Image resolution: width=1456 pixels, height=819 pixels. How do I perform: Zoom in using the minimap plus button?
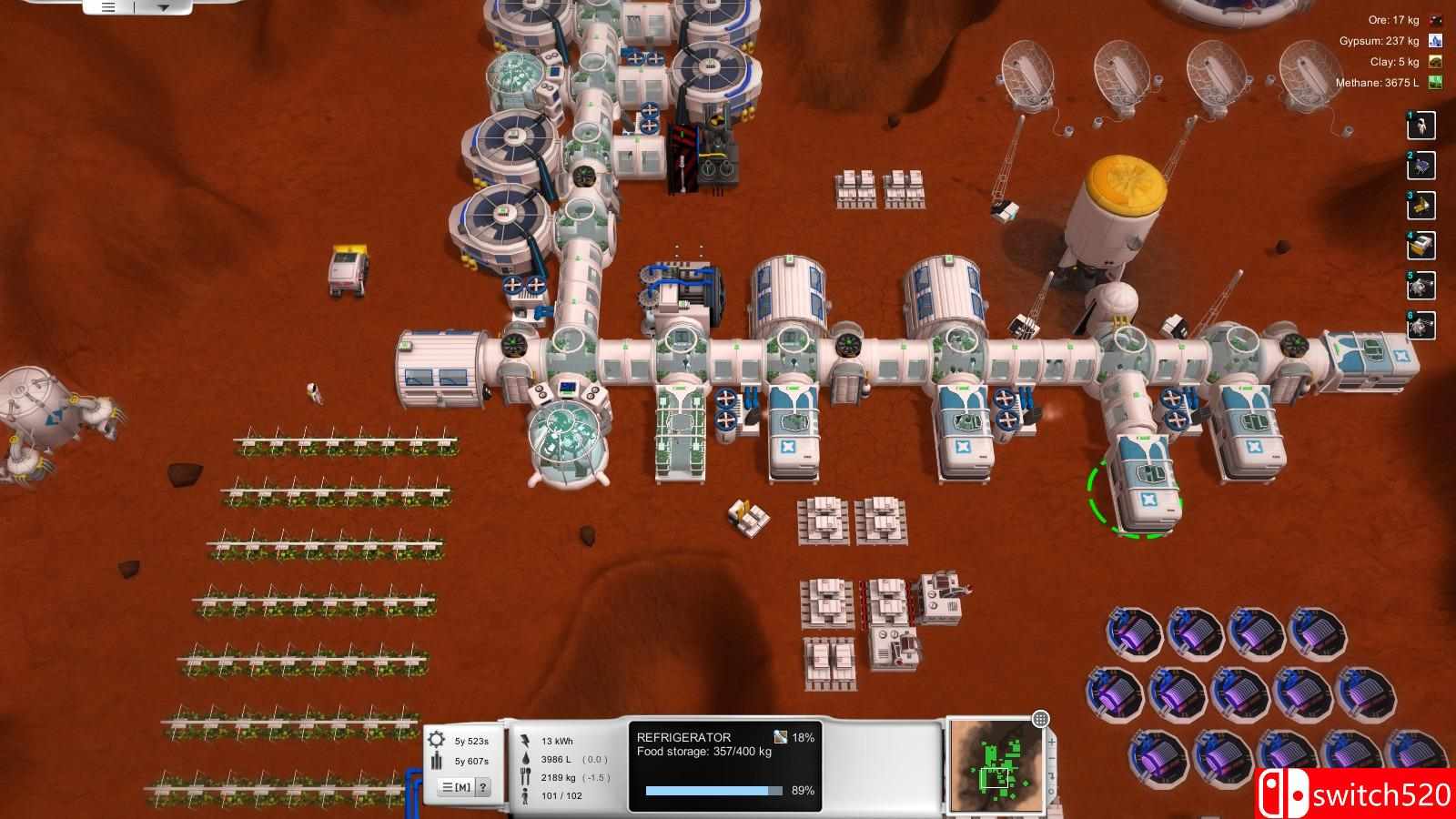[x=1051, y=742]
